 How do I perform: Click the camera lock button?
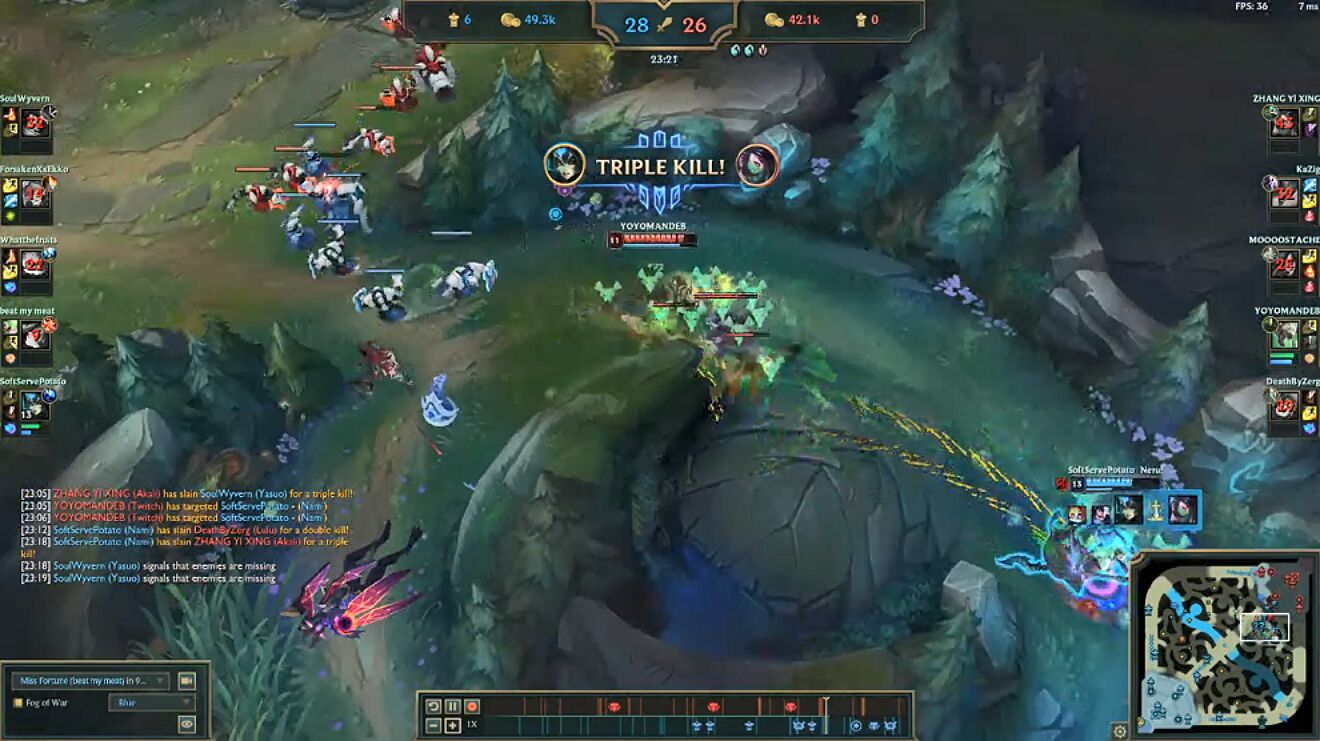(x=186, y=681)
